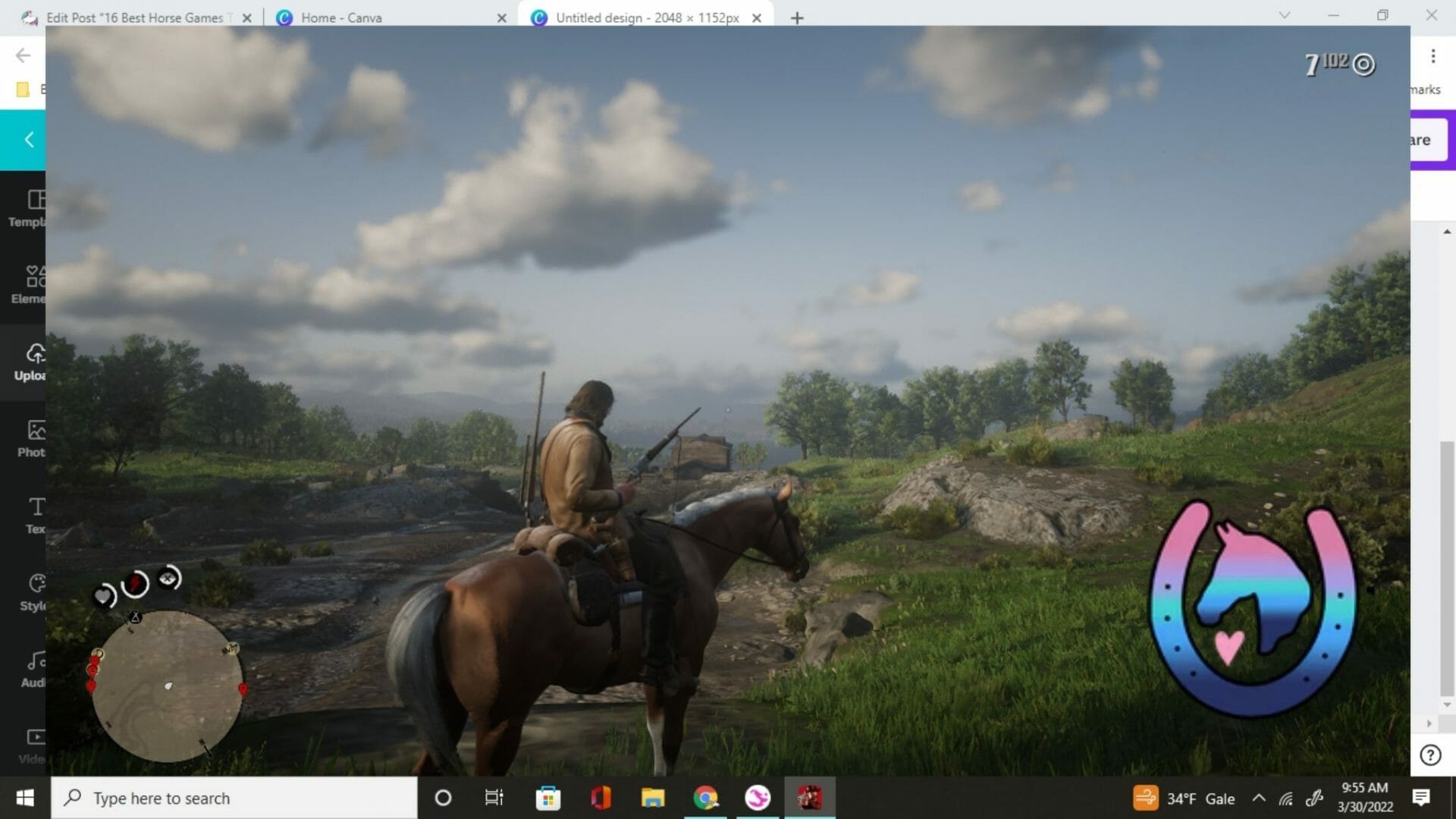Click the Share button
1456x819 pixels.
pyautogui.click(x=1426, y=140)
